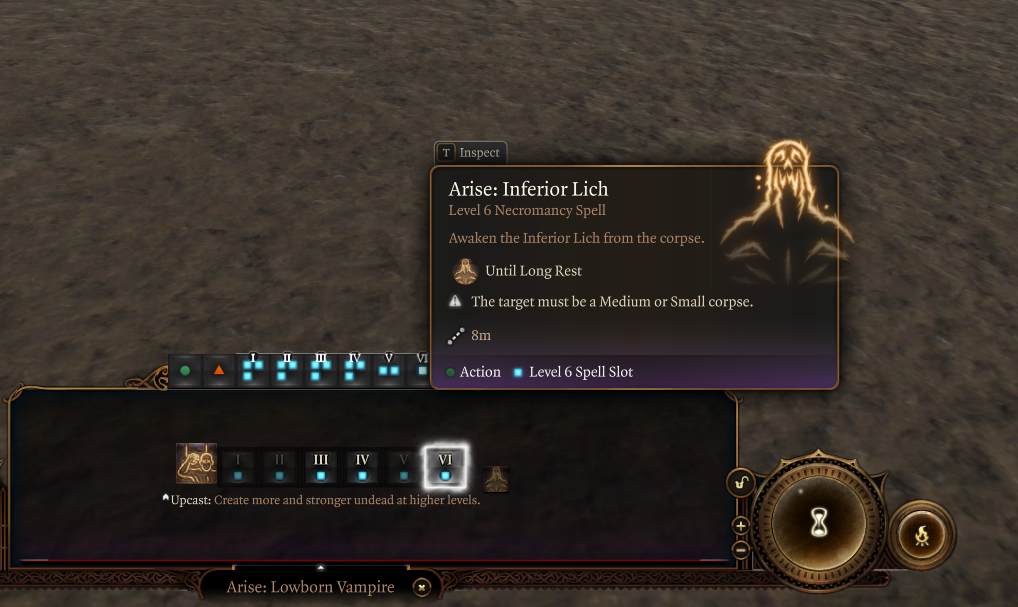The image size is (1018, 607).
Task: Open camp with the campfire button
Action: pyautogui.click(x=921, y=535)
